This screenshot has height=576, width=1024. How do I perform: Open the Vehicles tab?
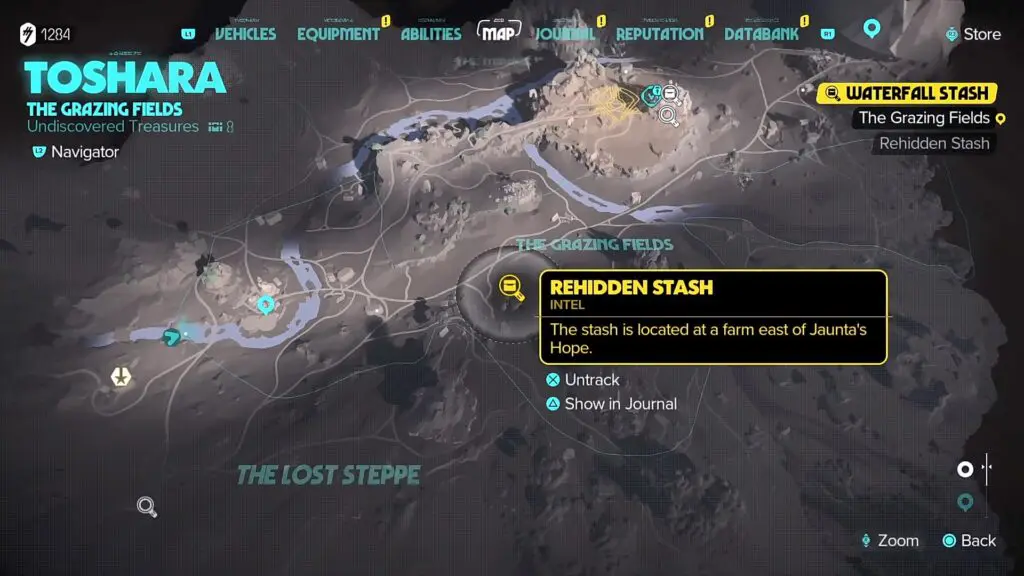tap(245, 34)
